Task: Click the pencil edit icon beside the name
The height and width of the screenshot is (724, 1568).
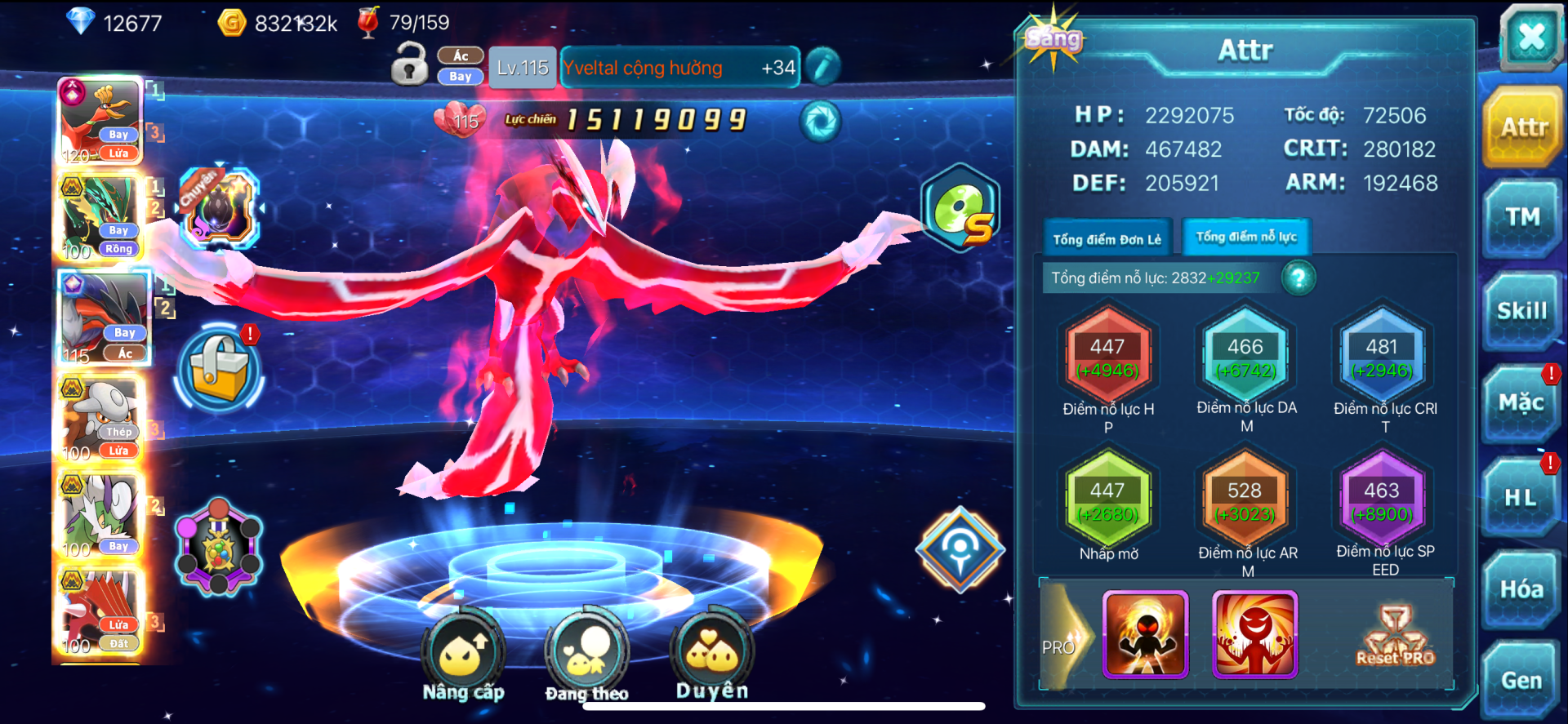Action: tap(823, 67)
